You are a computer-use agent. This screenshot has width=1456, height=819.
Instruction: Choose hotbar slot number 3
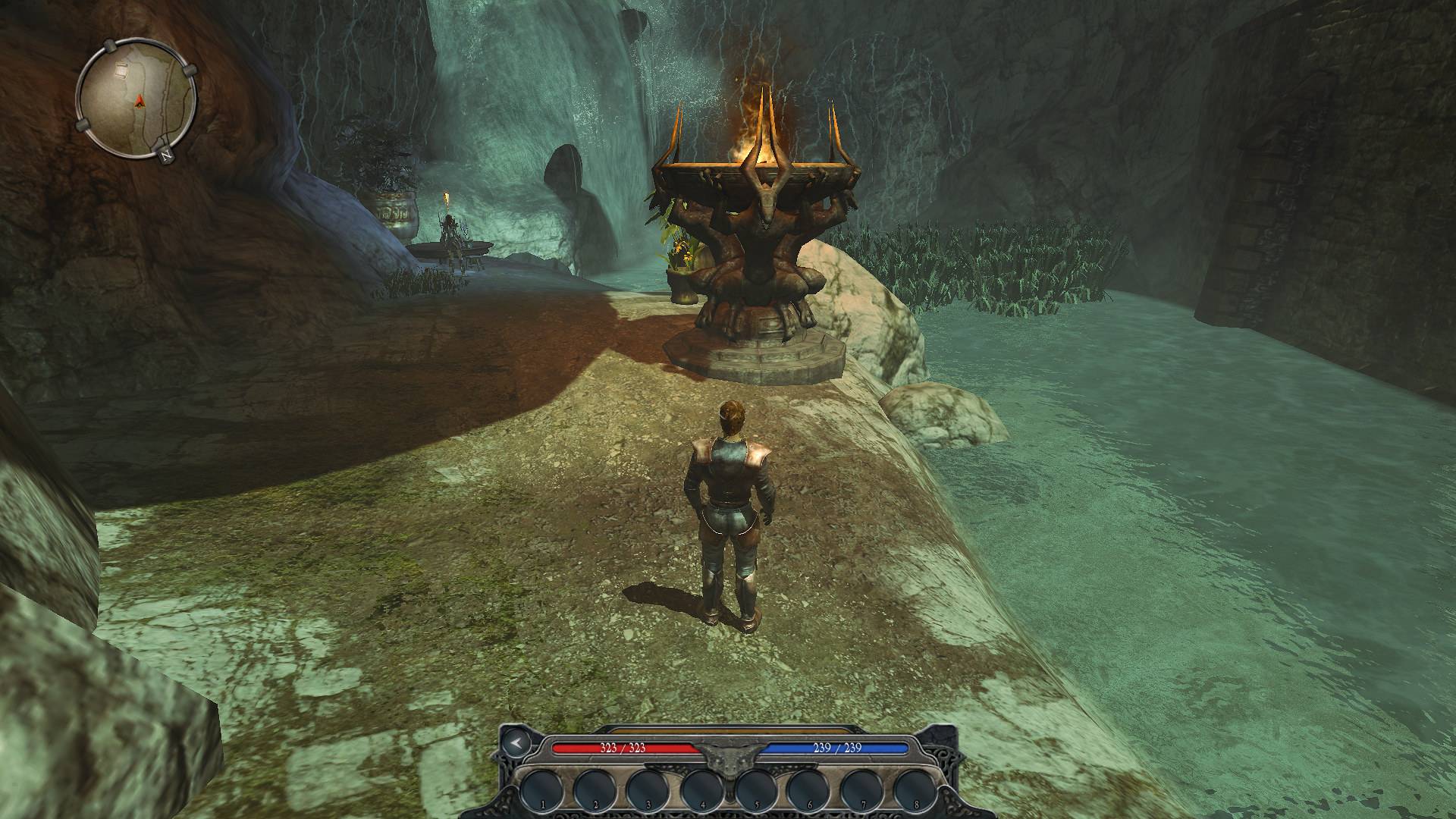tap(649, 790)
